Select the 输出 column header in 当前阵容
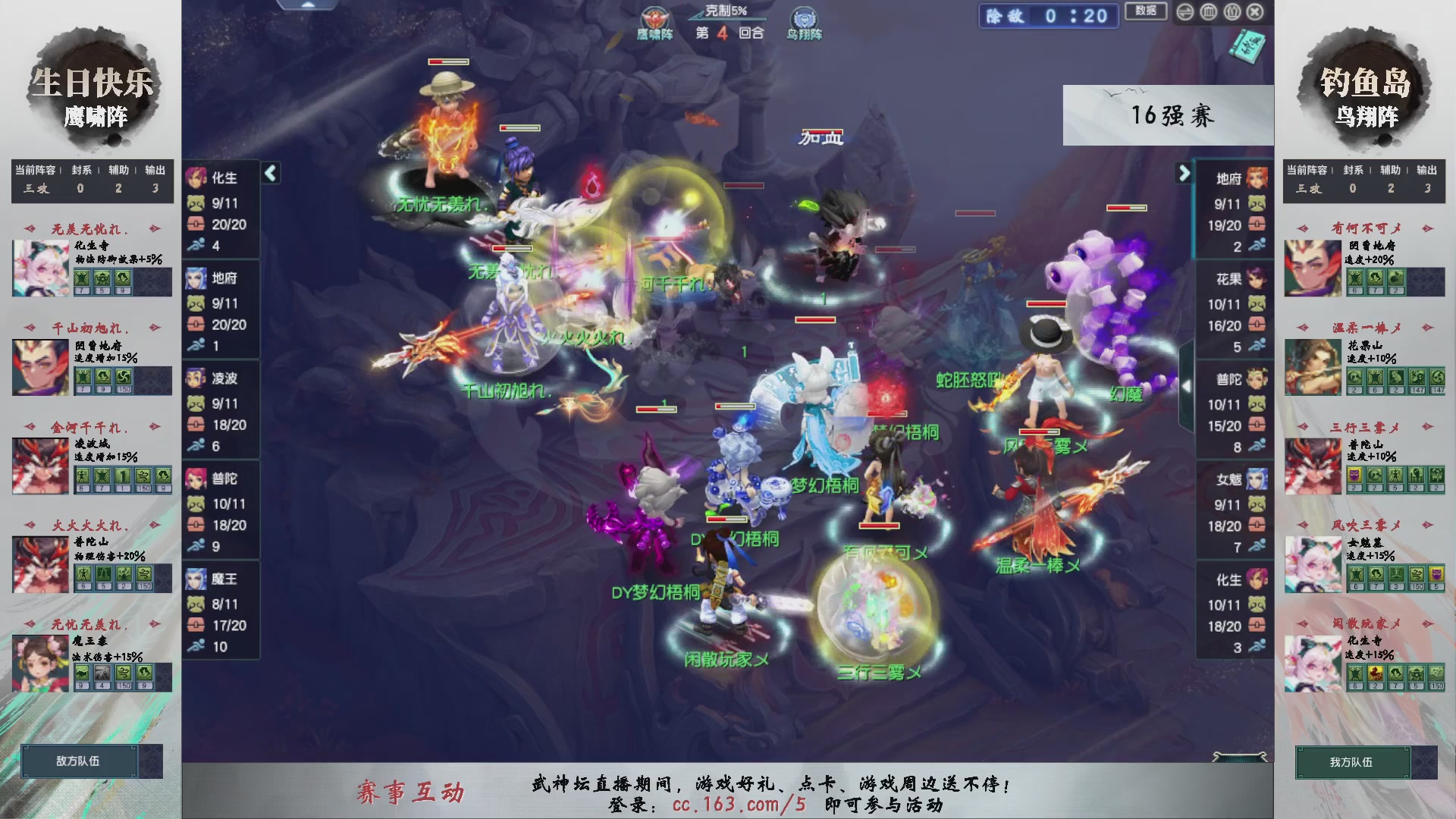 (x=154, y=170)
